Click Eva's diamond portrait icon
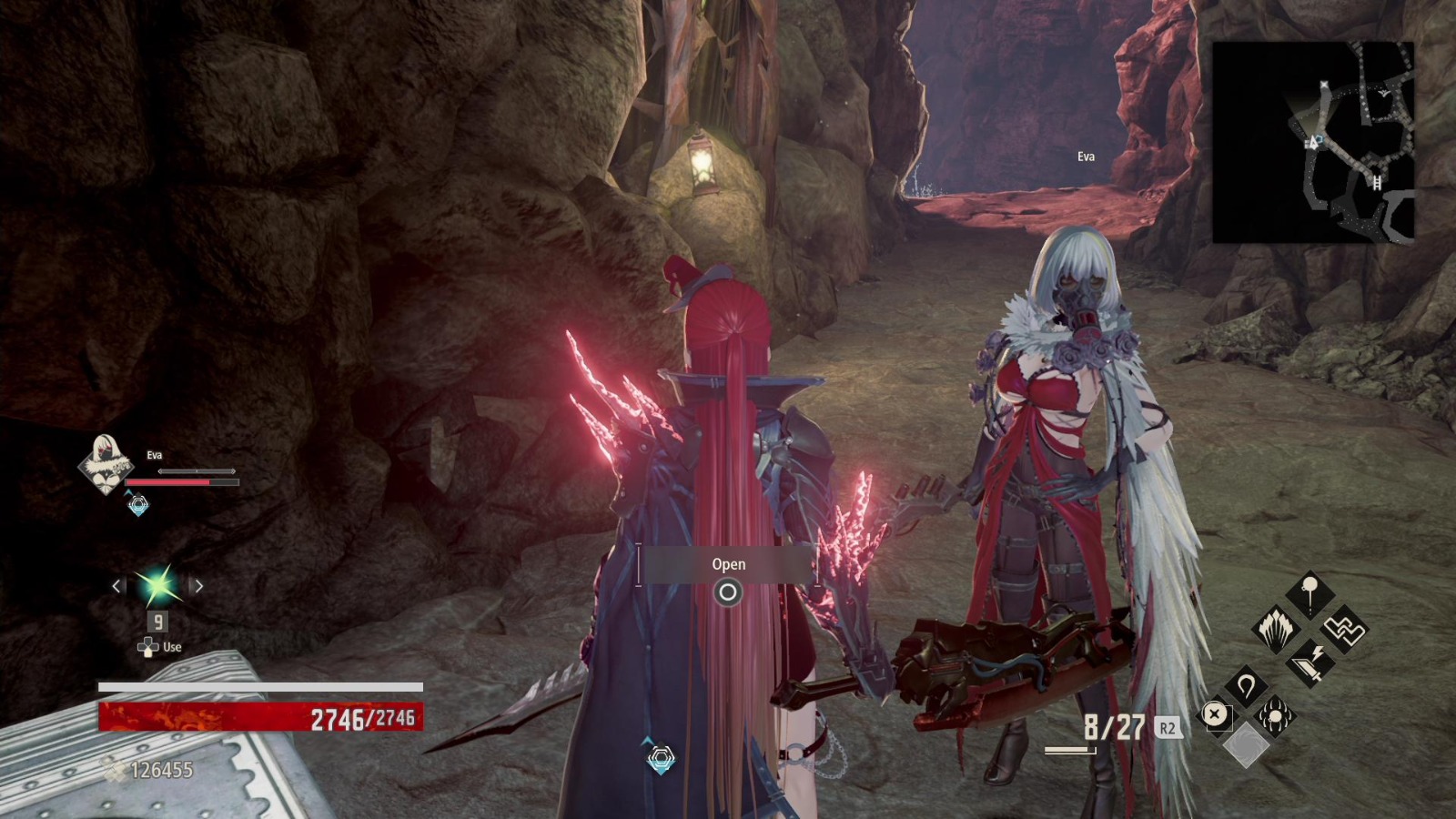The height and width of the screenshot is (819, 1456). click(x=106, y=466)
